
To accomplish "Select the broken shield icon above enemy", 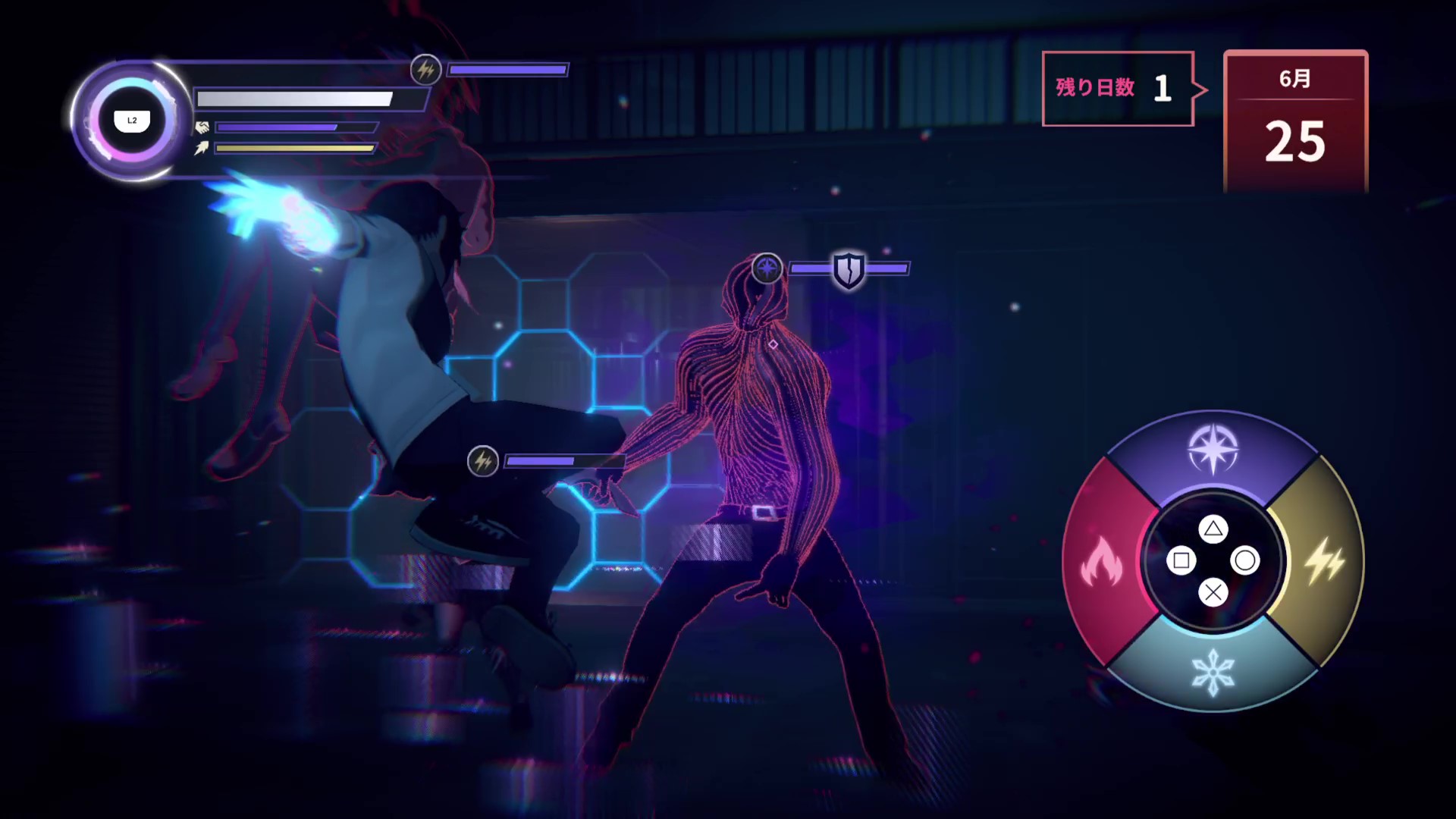I will click(849, 269).
